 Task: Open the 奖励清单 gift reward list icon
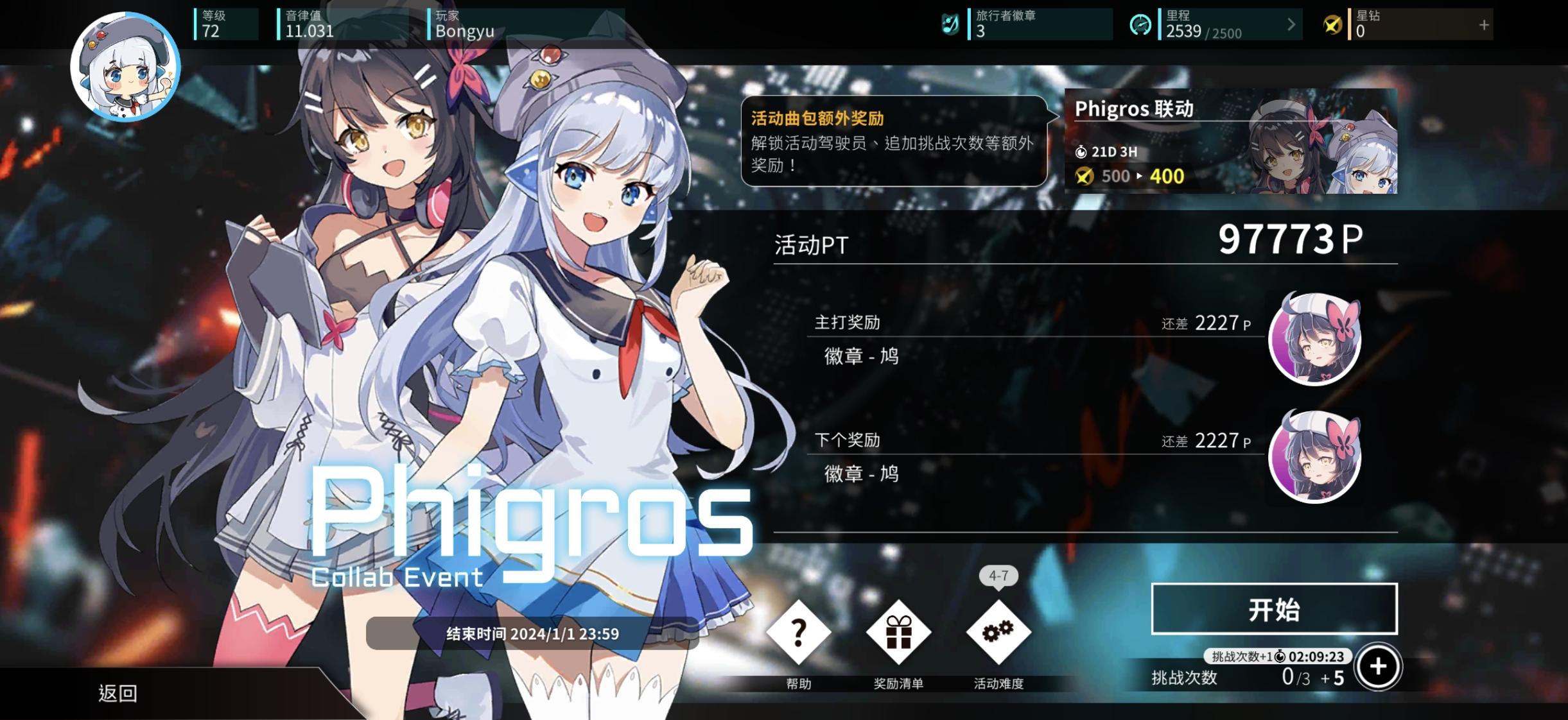(898, 632)
